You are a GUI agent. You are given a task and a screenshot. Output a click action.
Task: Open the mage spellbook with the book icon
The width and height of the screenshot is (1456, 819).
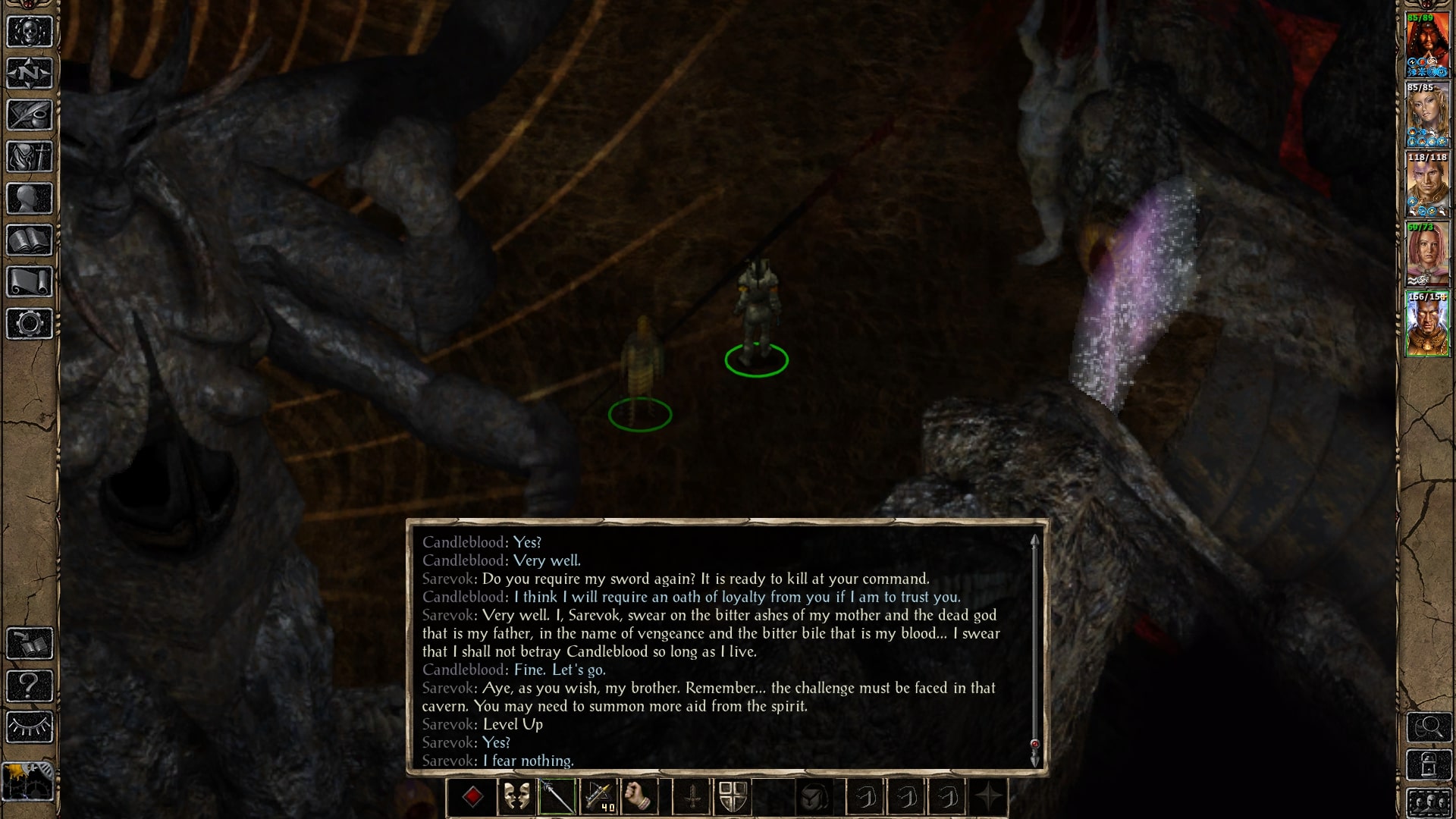tap(30, 240)
